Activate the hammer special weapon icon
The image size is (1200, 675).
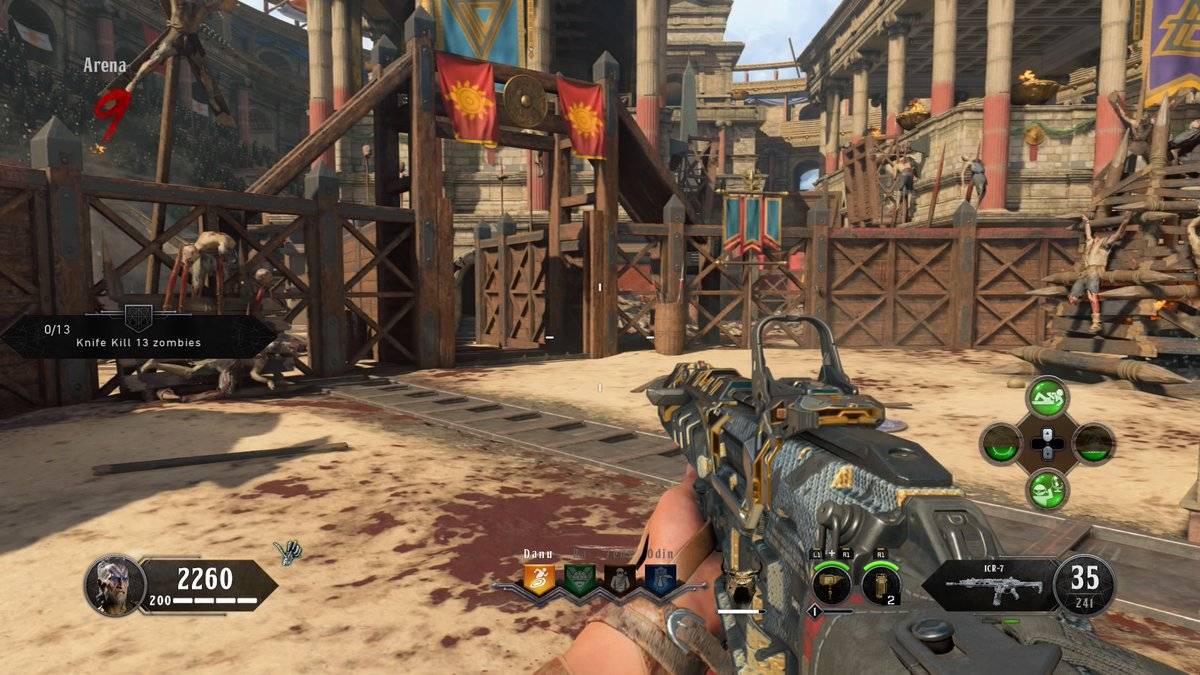831,584
